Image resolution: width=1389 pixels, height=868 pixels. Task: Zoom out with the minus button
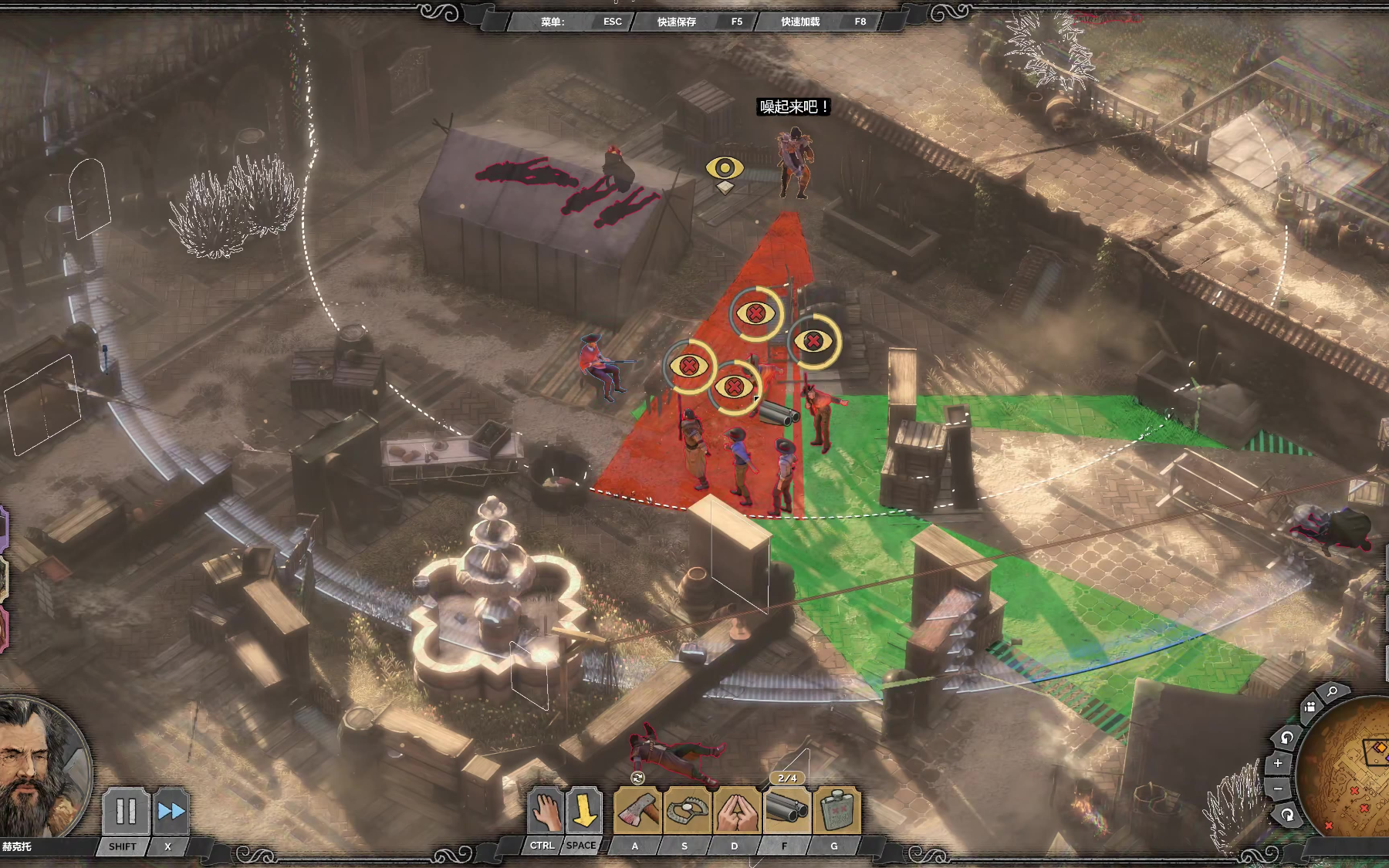tap(1278, 789)
